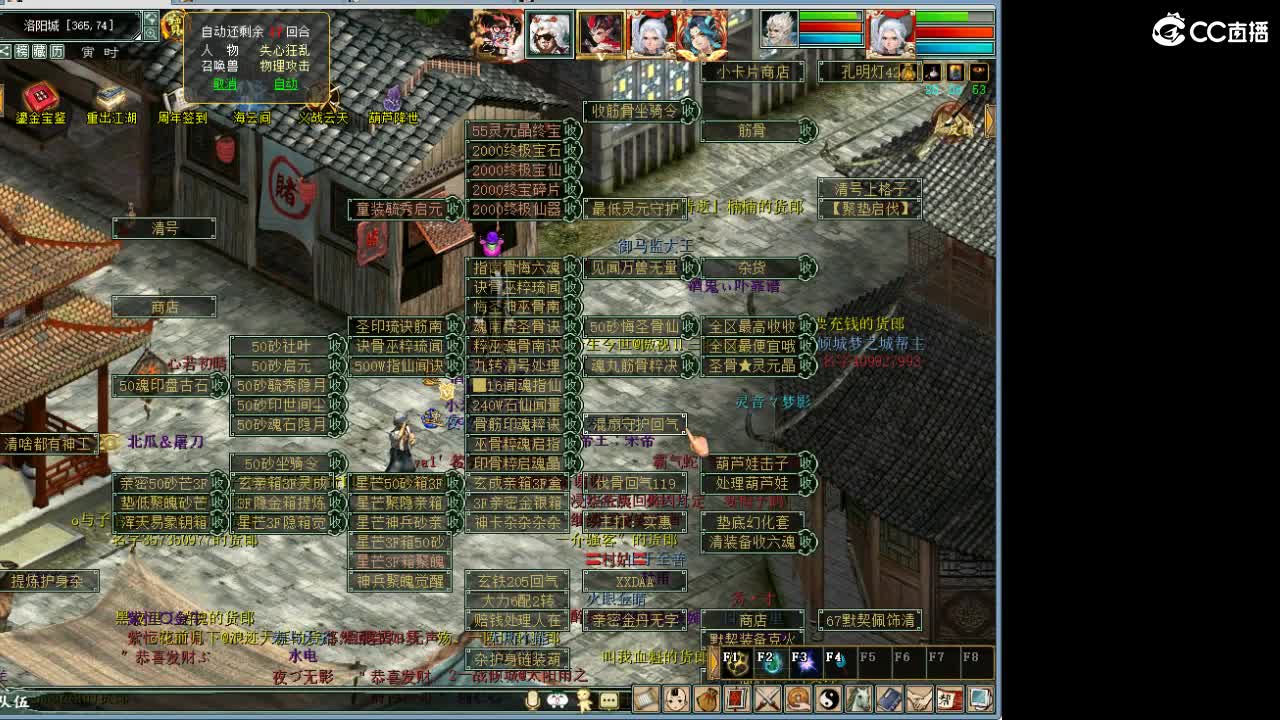
Task: Open the yin-yang cultivation icon on bottom toolbar
Action: pos(828,700)
